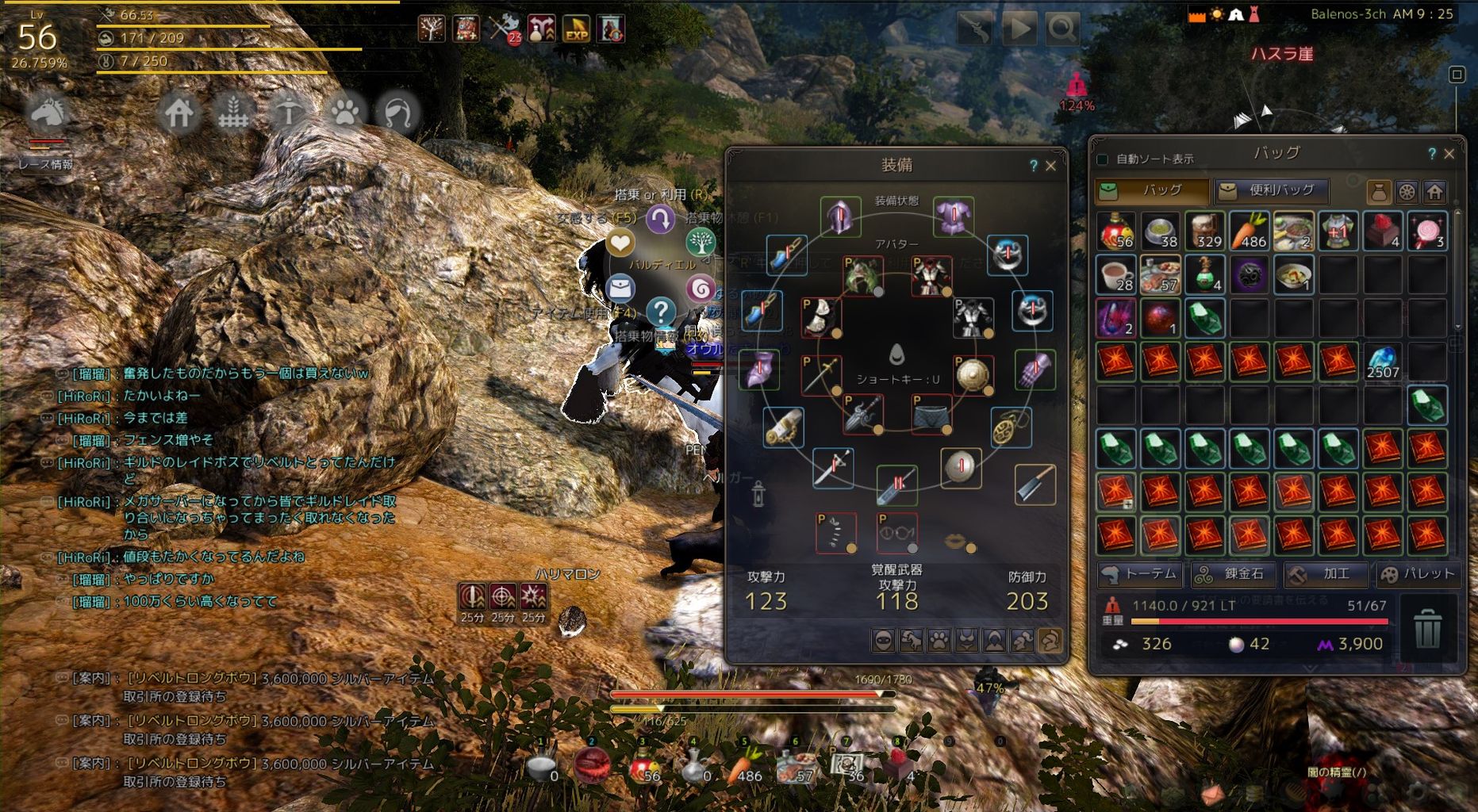
Task: Click the EXP buff icon
Action: 576,29
